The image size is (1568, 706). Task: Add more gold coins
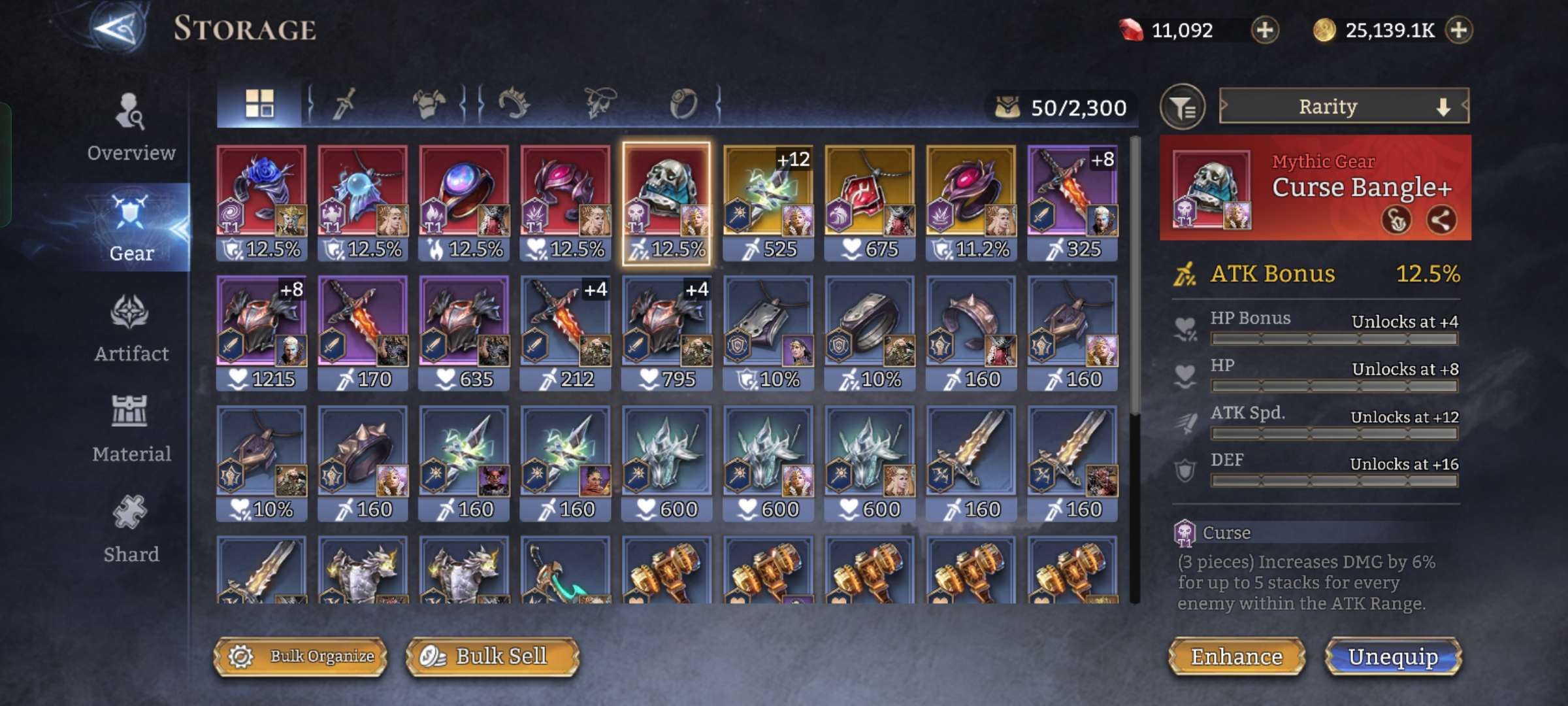[1460, 30]
